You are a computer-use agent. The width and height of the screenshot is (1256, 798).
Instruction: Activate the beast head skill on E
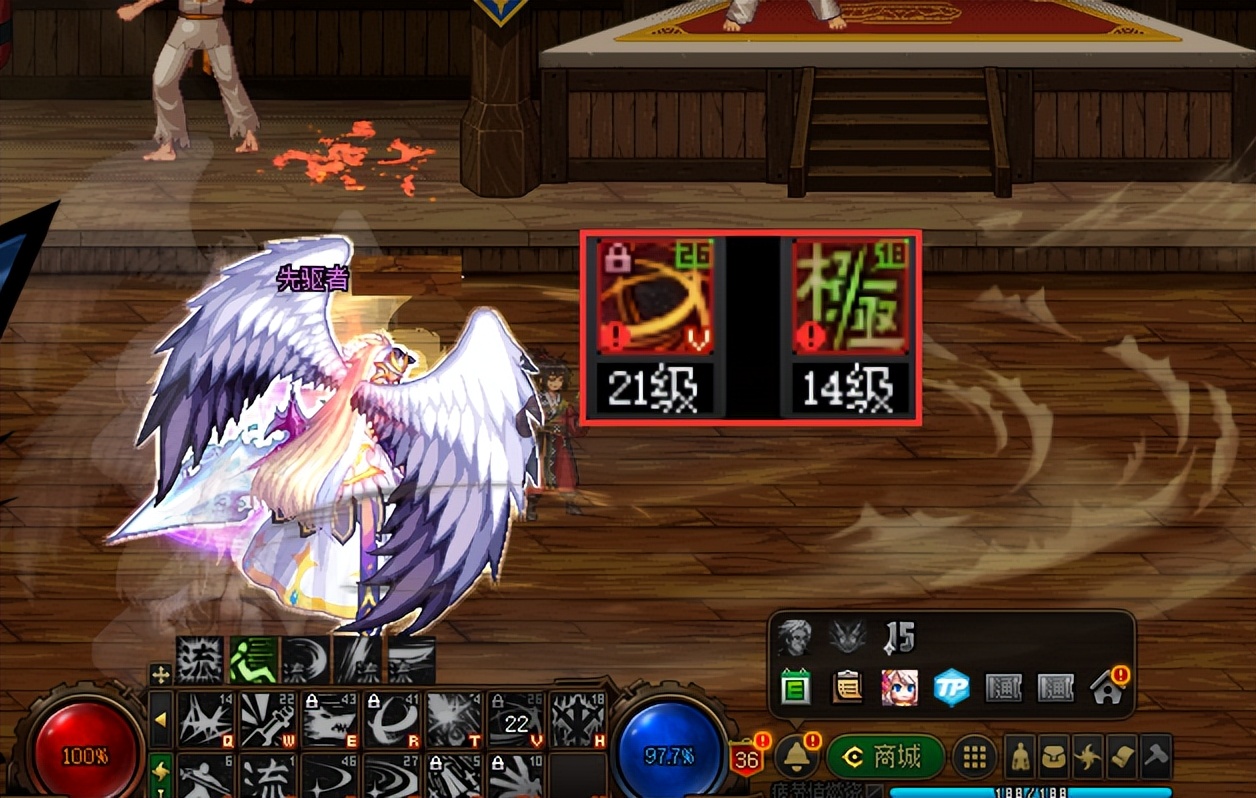click(329, 719)
